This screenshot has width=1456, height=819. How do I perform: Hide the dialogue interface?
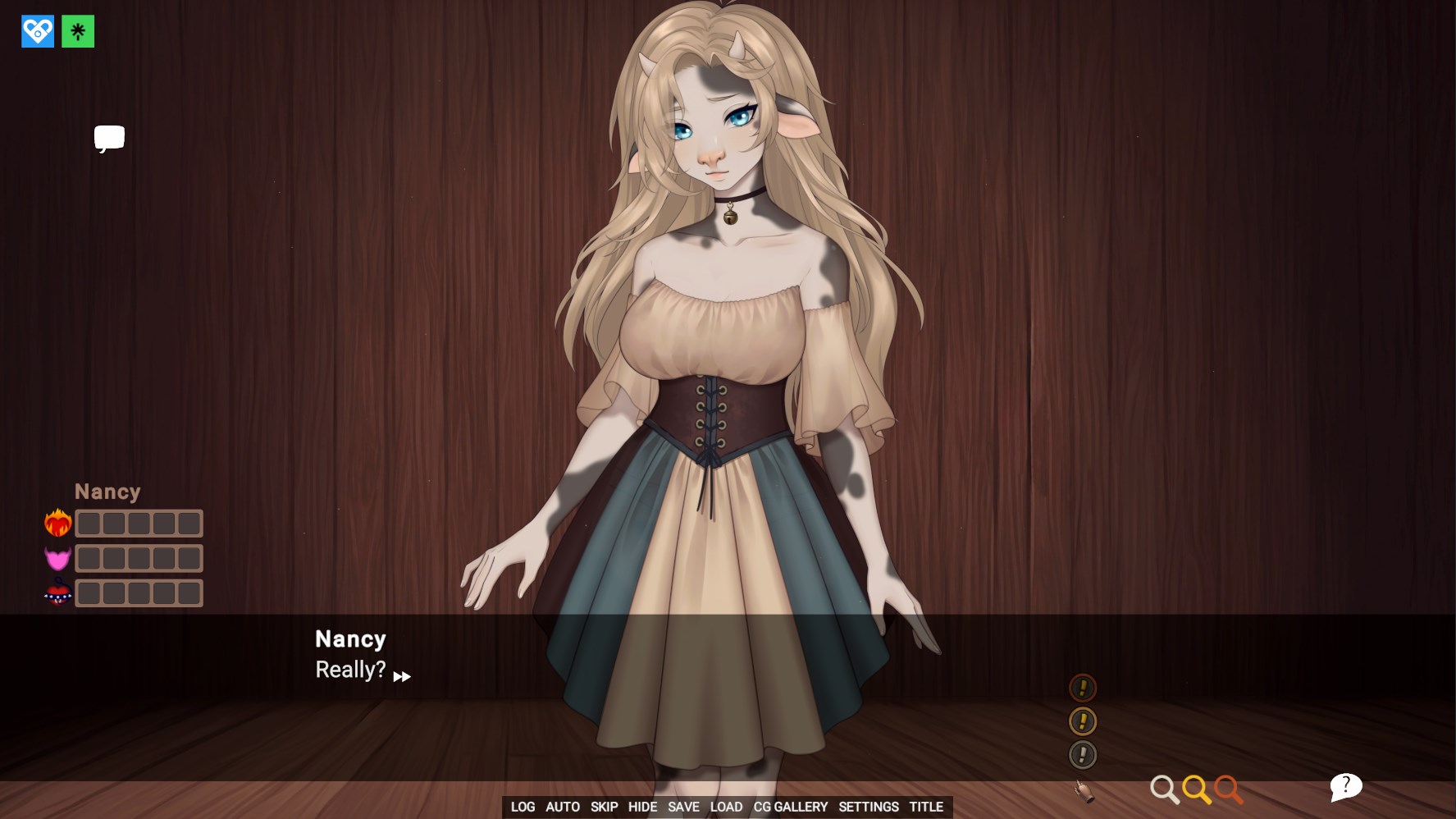click(642, 807)
